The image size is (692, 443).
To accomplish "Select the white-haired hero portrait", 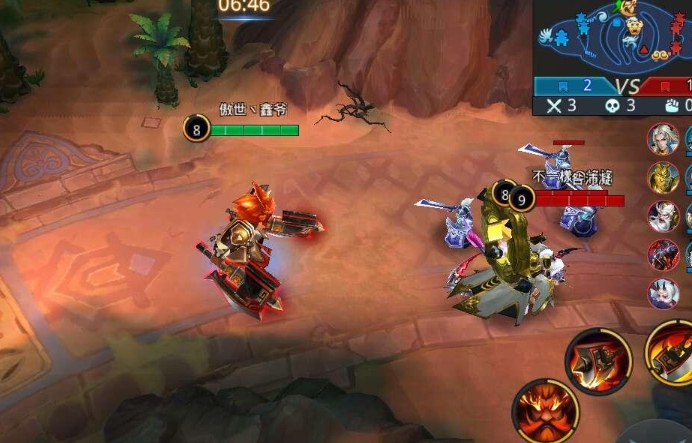I will (662, 139).
